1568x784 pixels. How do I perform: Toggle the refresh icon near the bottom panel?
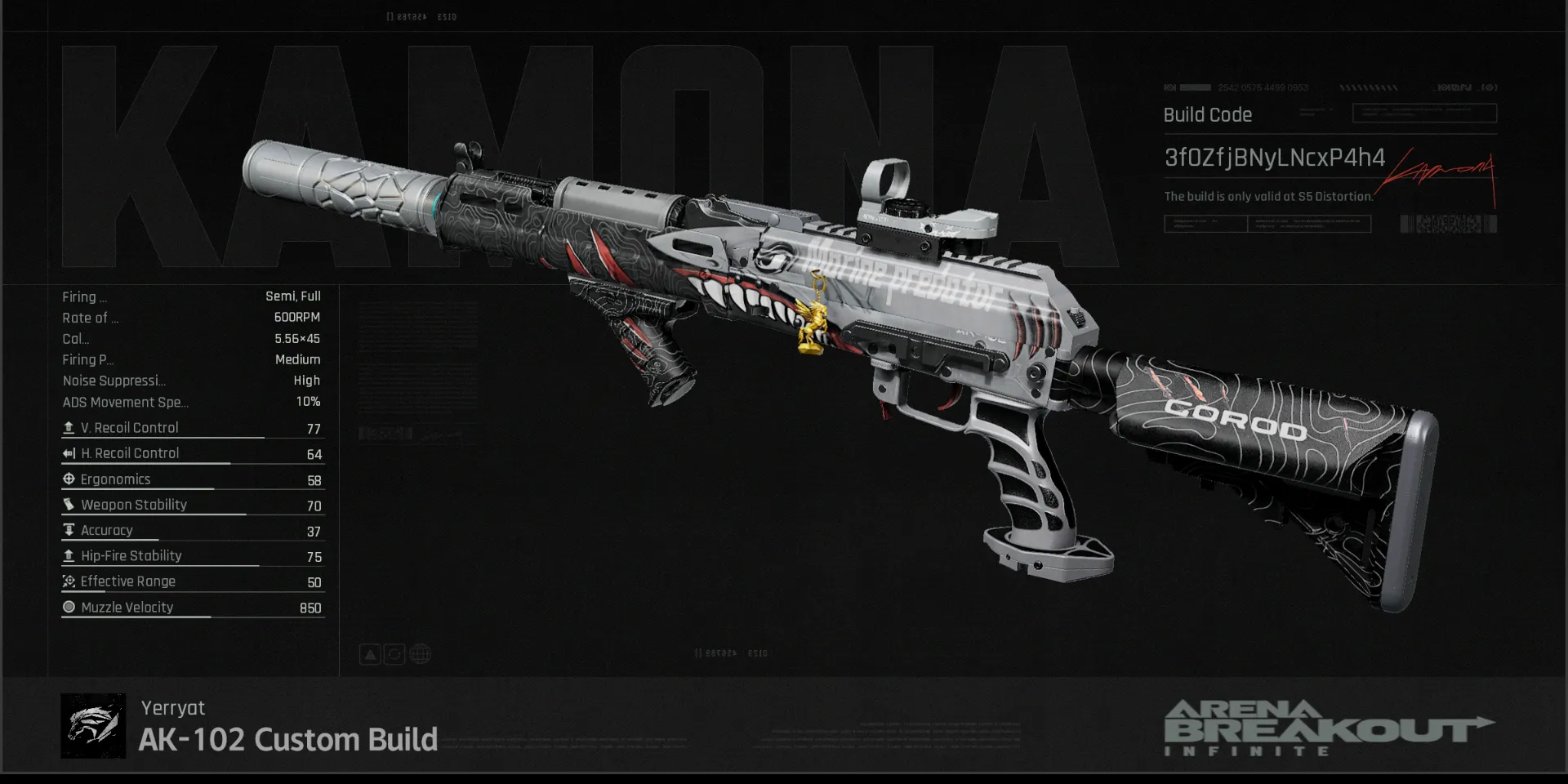395,653
